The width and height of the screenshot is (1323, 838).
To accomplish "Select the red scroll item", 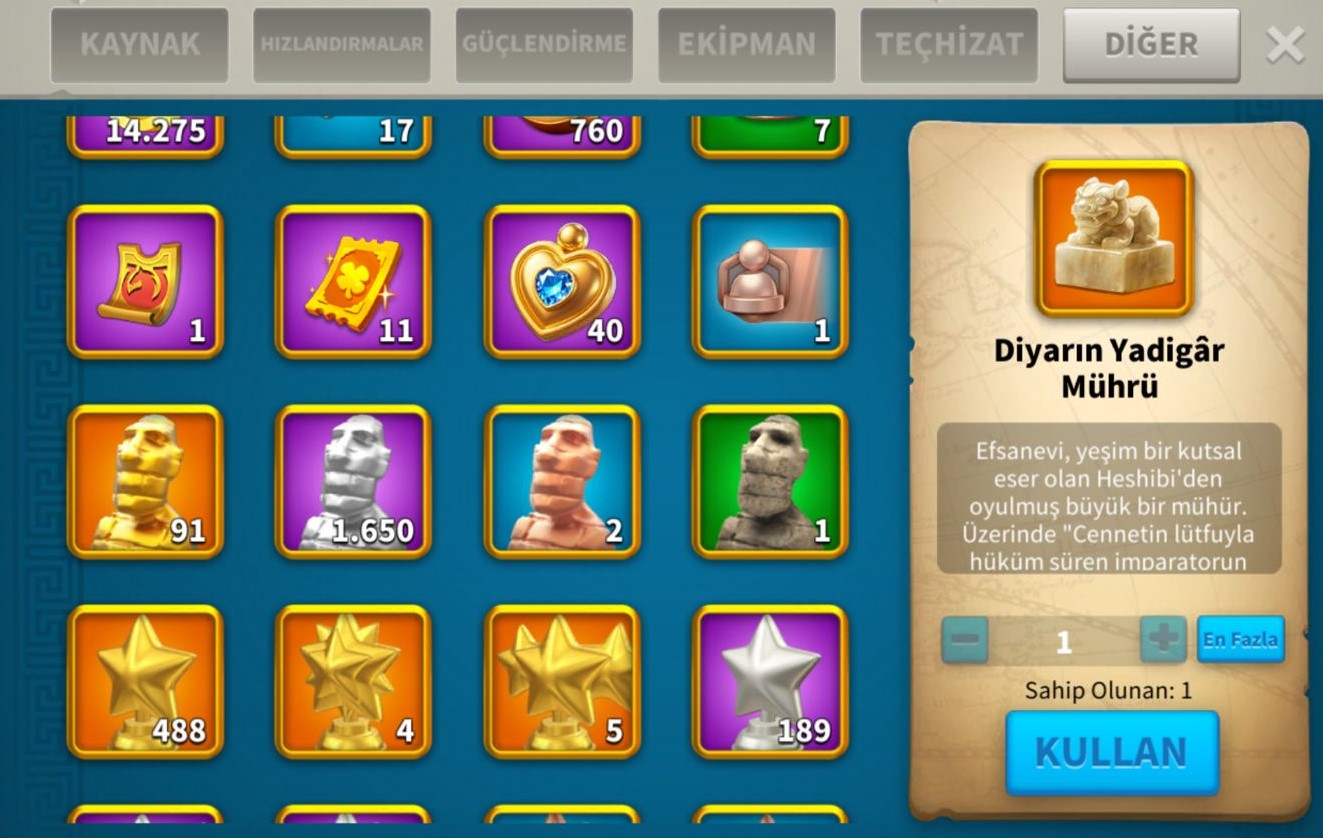I will click(x=145, y=281).
